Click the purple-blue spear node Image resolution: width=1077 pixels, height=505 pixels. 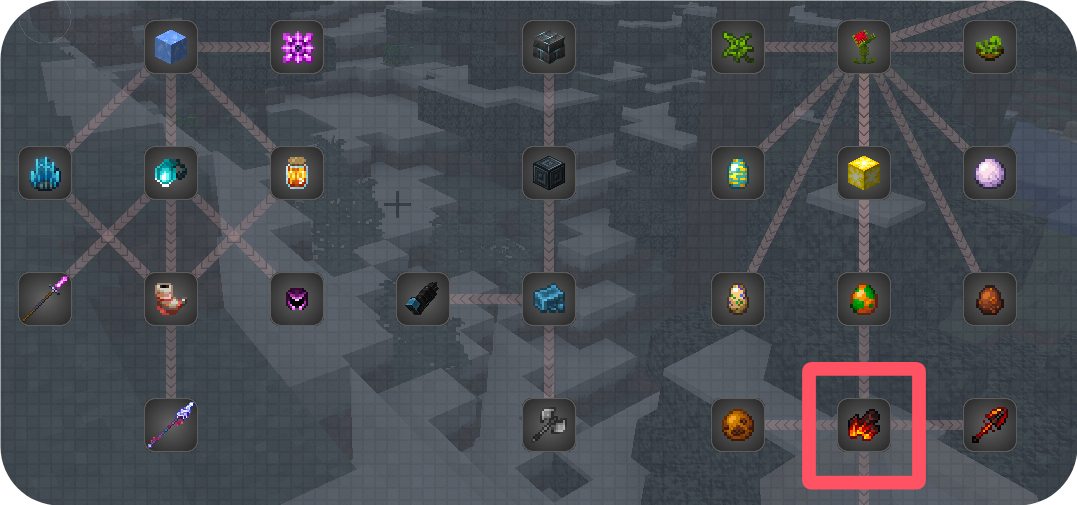click(x=170, y=425)
